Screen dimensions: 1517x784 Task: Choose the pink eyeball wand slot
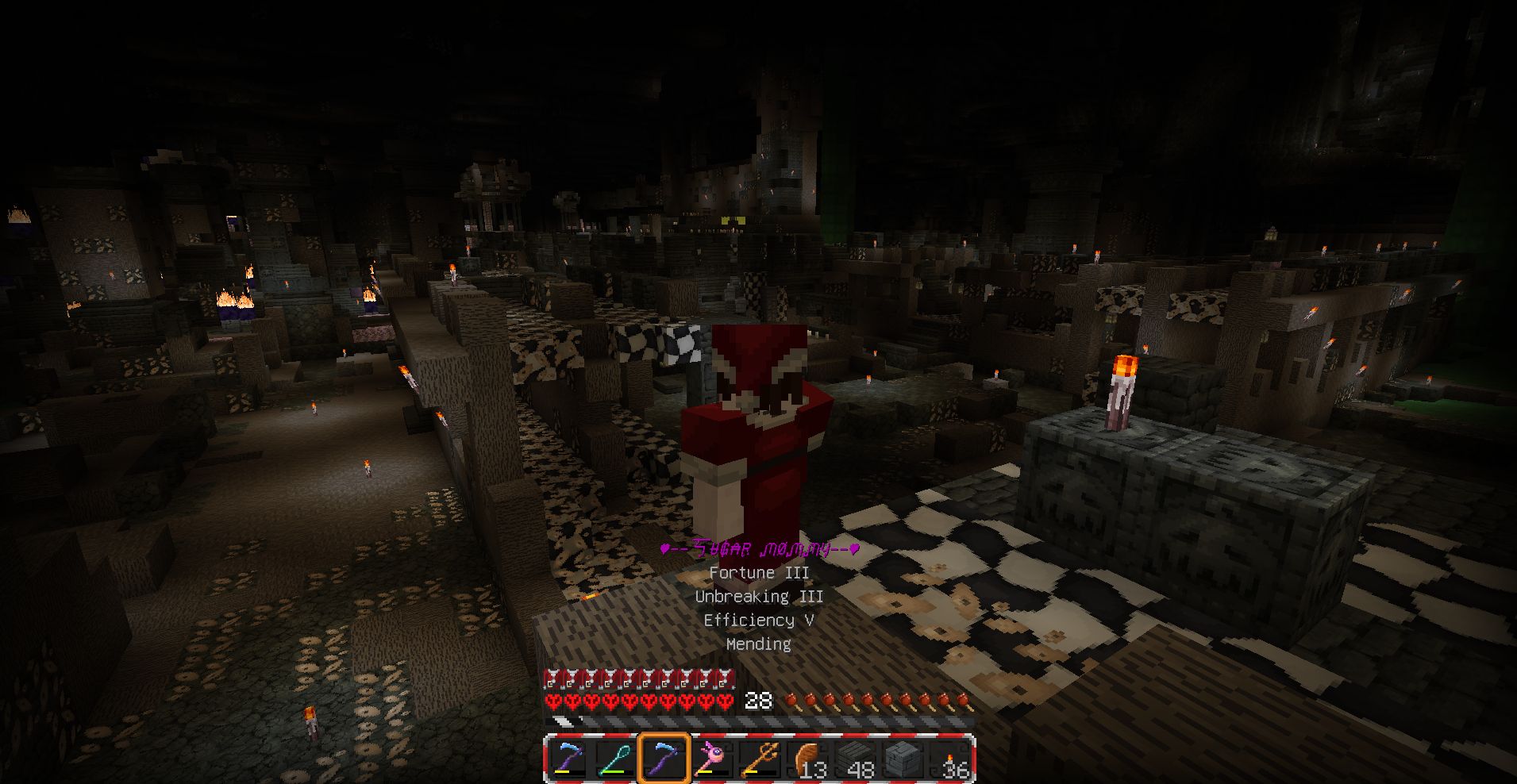pyautogui.click(x=711, y=759)
